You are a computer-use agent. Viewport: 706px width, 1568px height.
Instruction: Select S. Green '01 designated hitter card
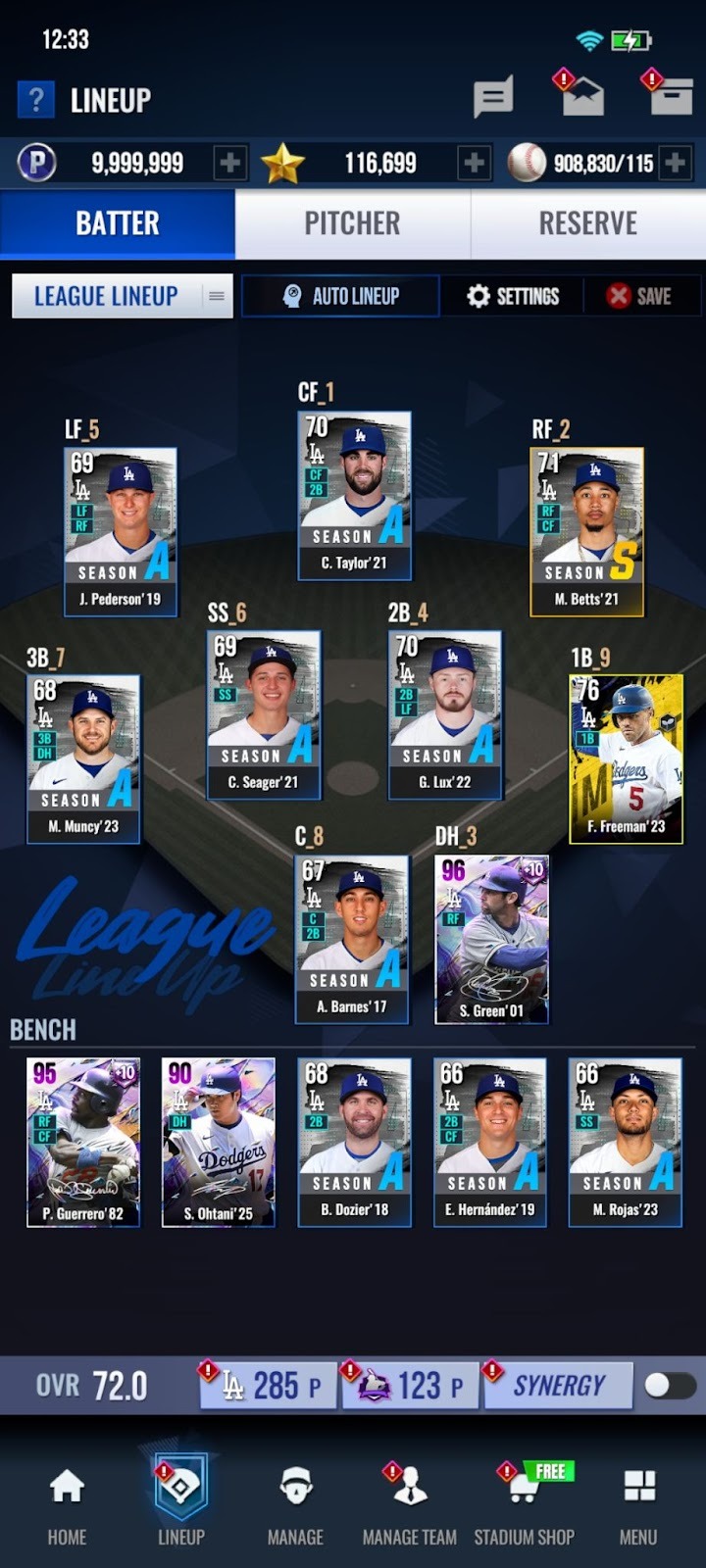491,939
